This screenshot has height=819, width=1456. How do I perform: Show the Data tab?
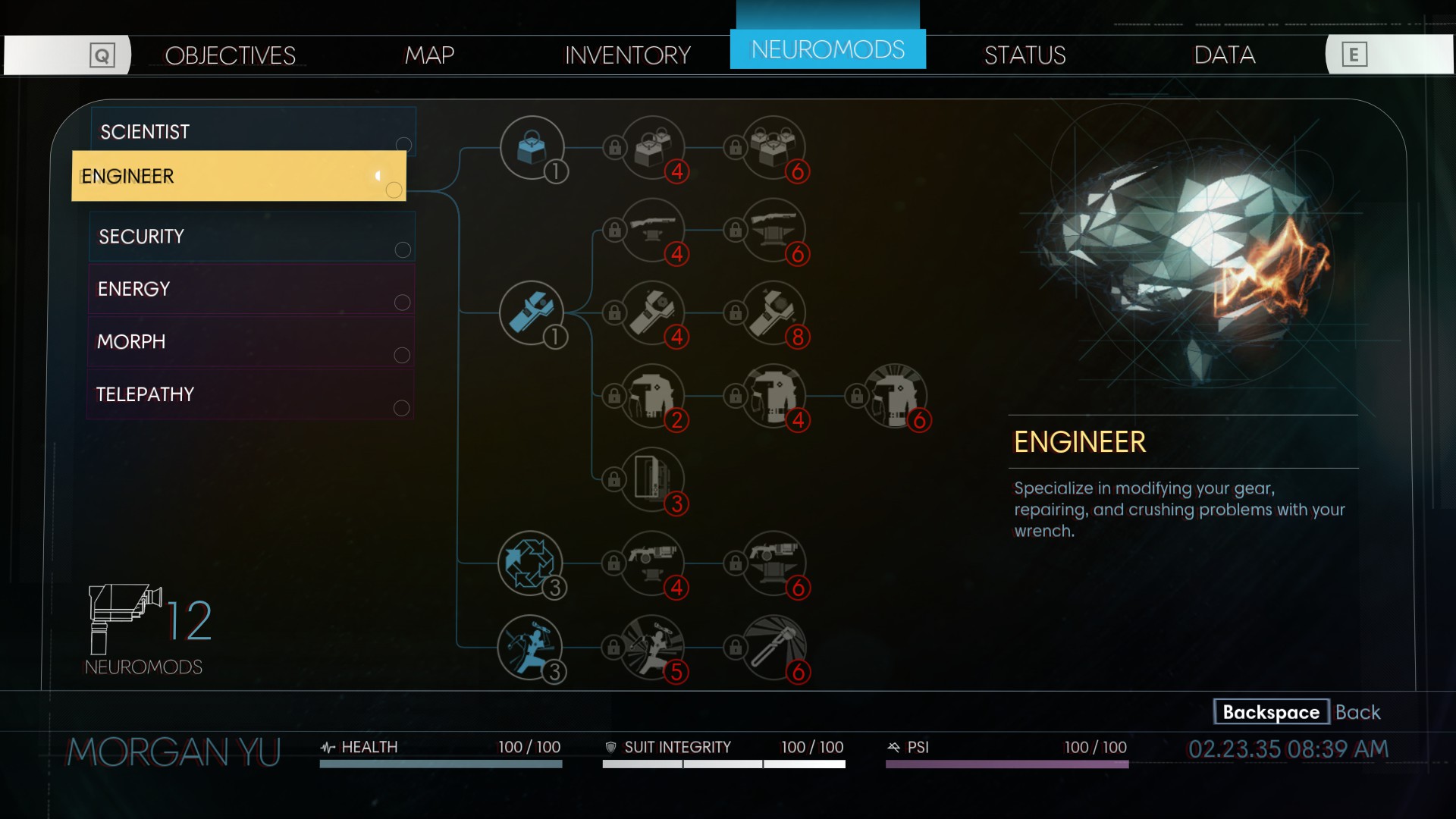pos(1224,55)
